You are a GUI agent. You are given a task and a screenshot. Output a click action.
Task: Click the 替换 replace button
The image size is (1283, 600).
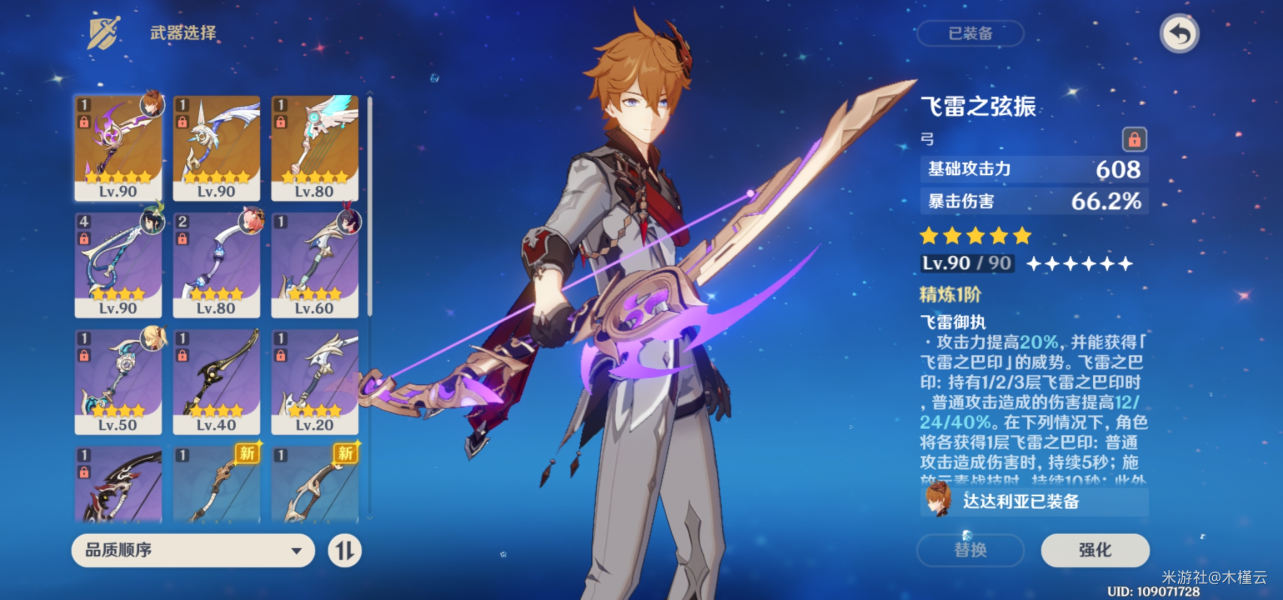click(970, 550)
